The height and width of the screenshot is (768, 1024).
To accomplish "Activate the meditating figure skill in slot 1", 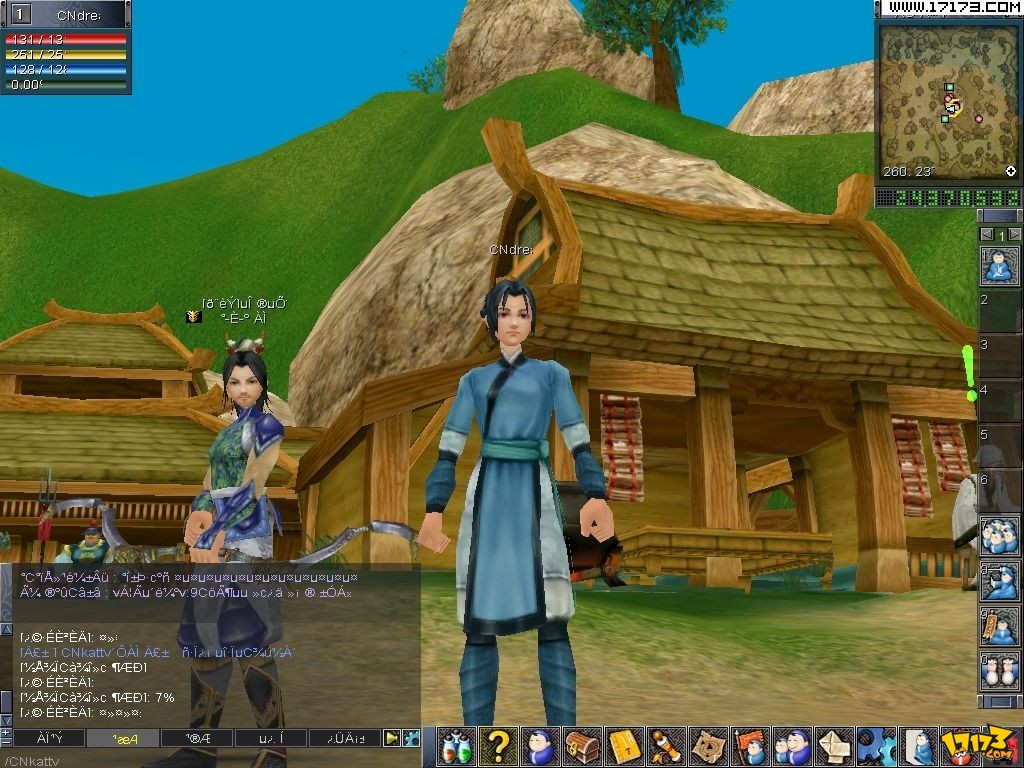I will (x=999, y=265).
